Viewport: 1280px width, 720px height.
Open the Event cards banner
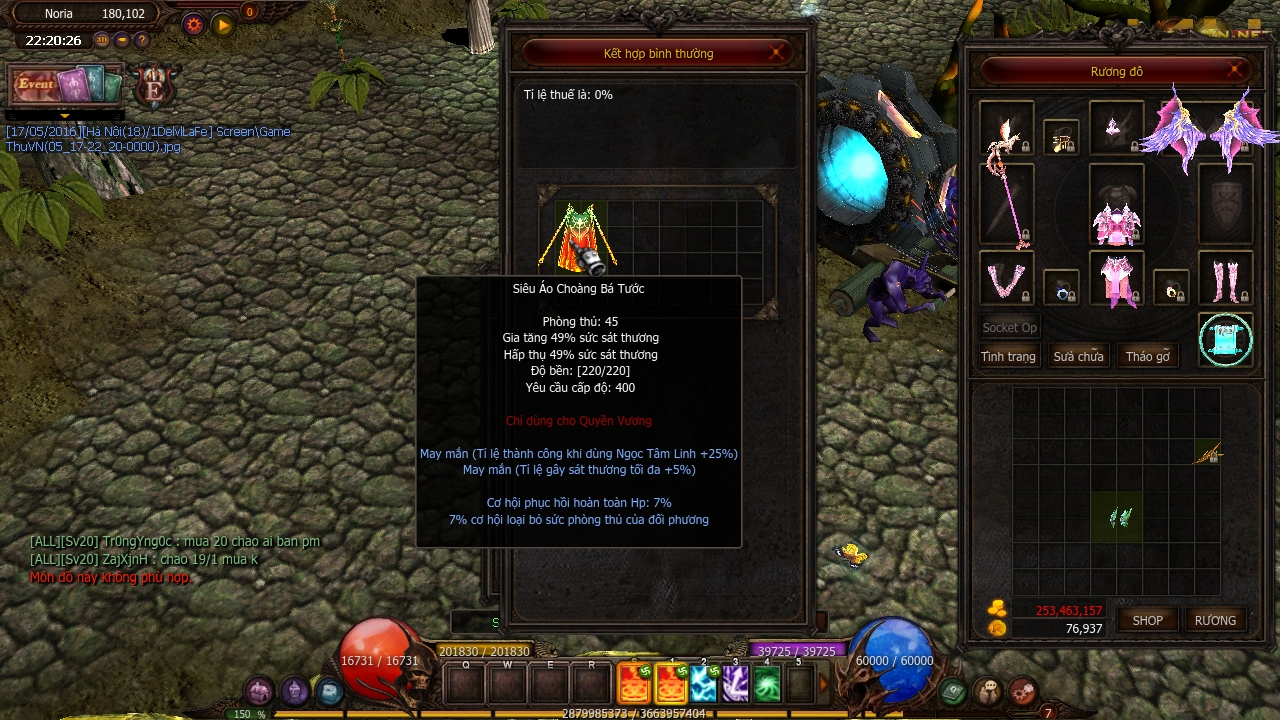click(65, 87)
